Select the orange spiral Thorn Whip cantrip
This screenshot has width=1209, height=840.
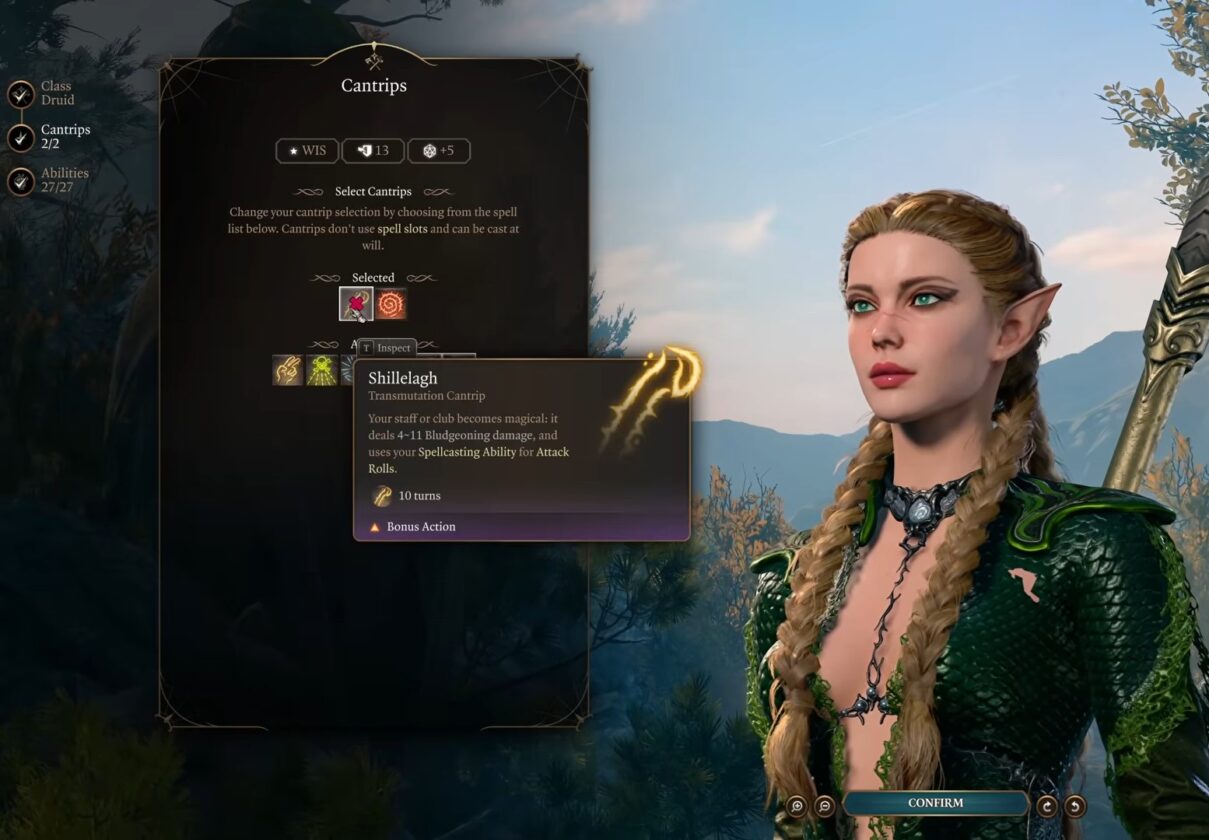[x=392, y=304]
